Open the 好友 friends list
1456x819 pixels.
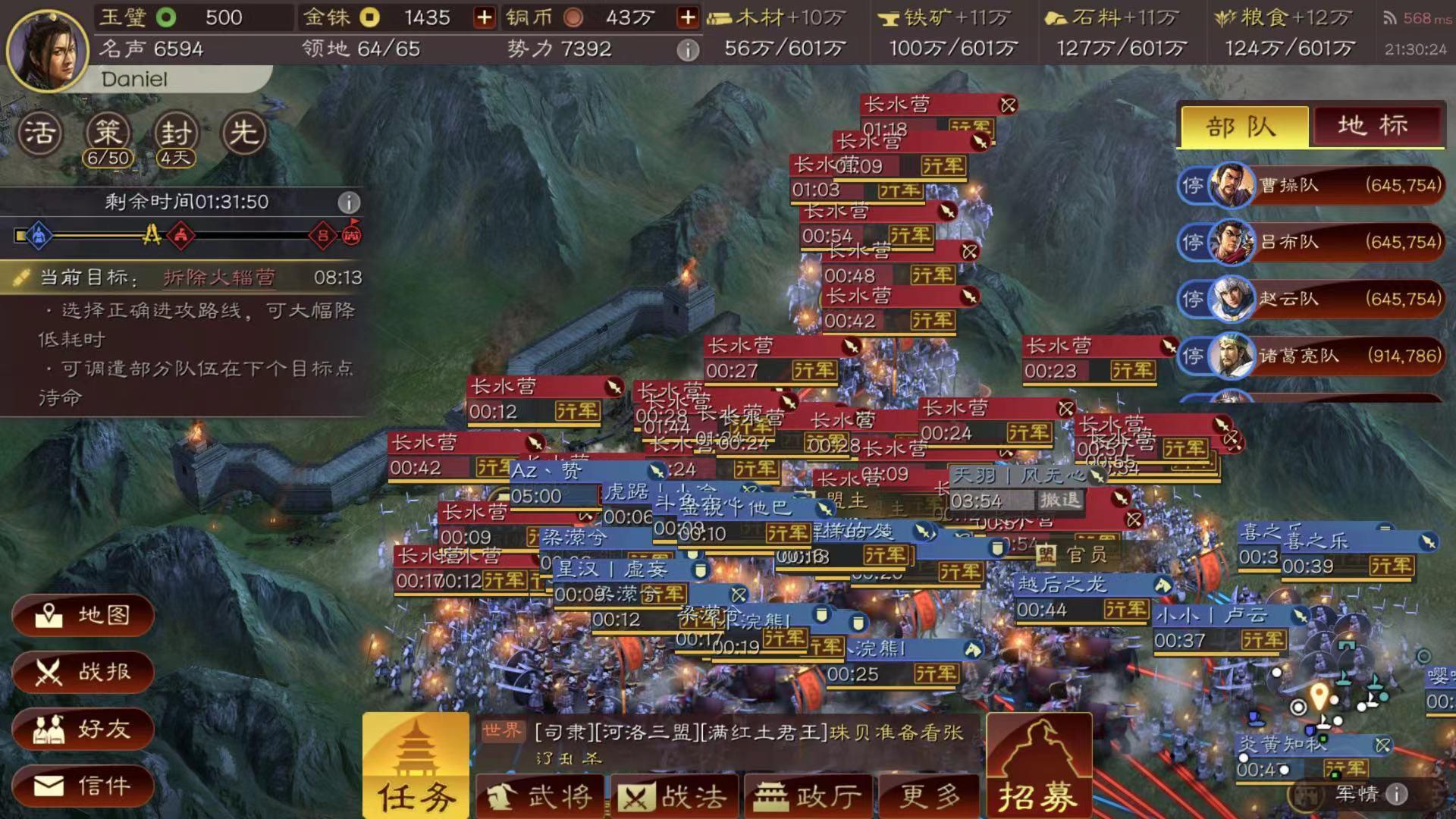pyautogui.click(x=83, y=730)
